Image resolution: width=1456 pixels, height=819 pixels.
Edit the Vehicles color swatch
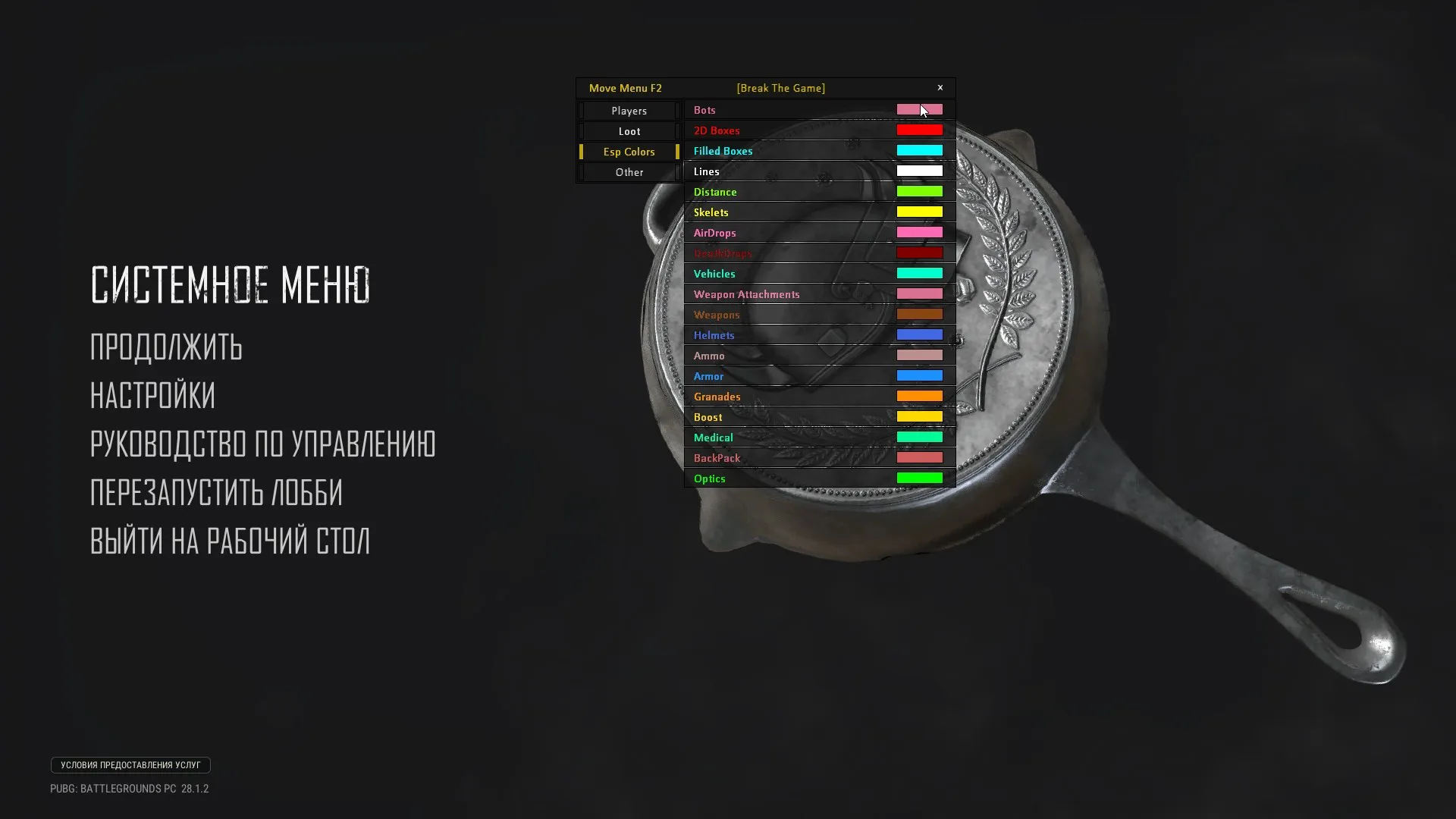click(x=919, y=273)
